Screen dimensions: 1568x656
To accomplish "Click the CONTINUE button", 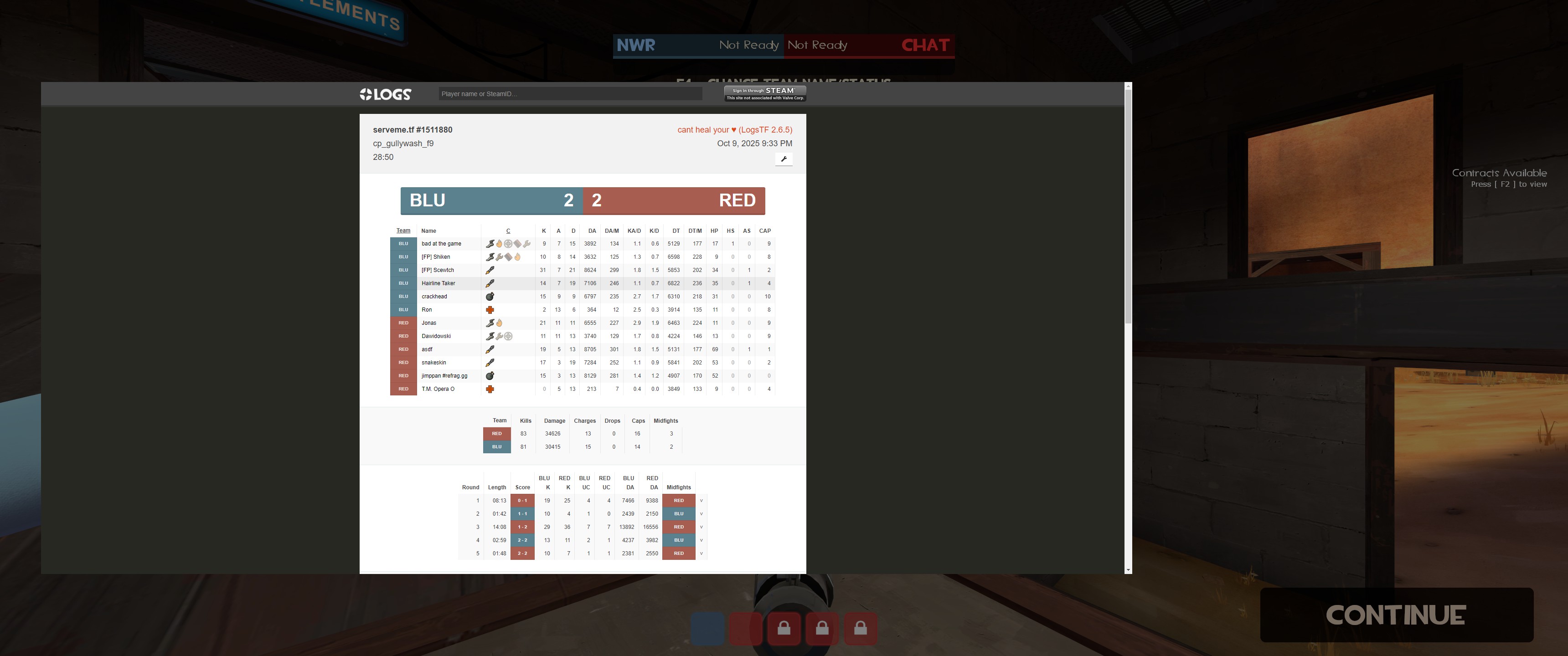I will pyautogui.click(x=1395, y=615).
